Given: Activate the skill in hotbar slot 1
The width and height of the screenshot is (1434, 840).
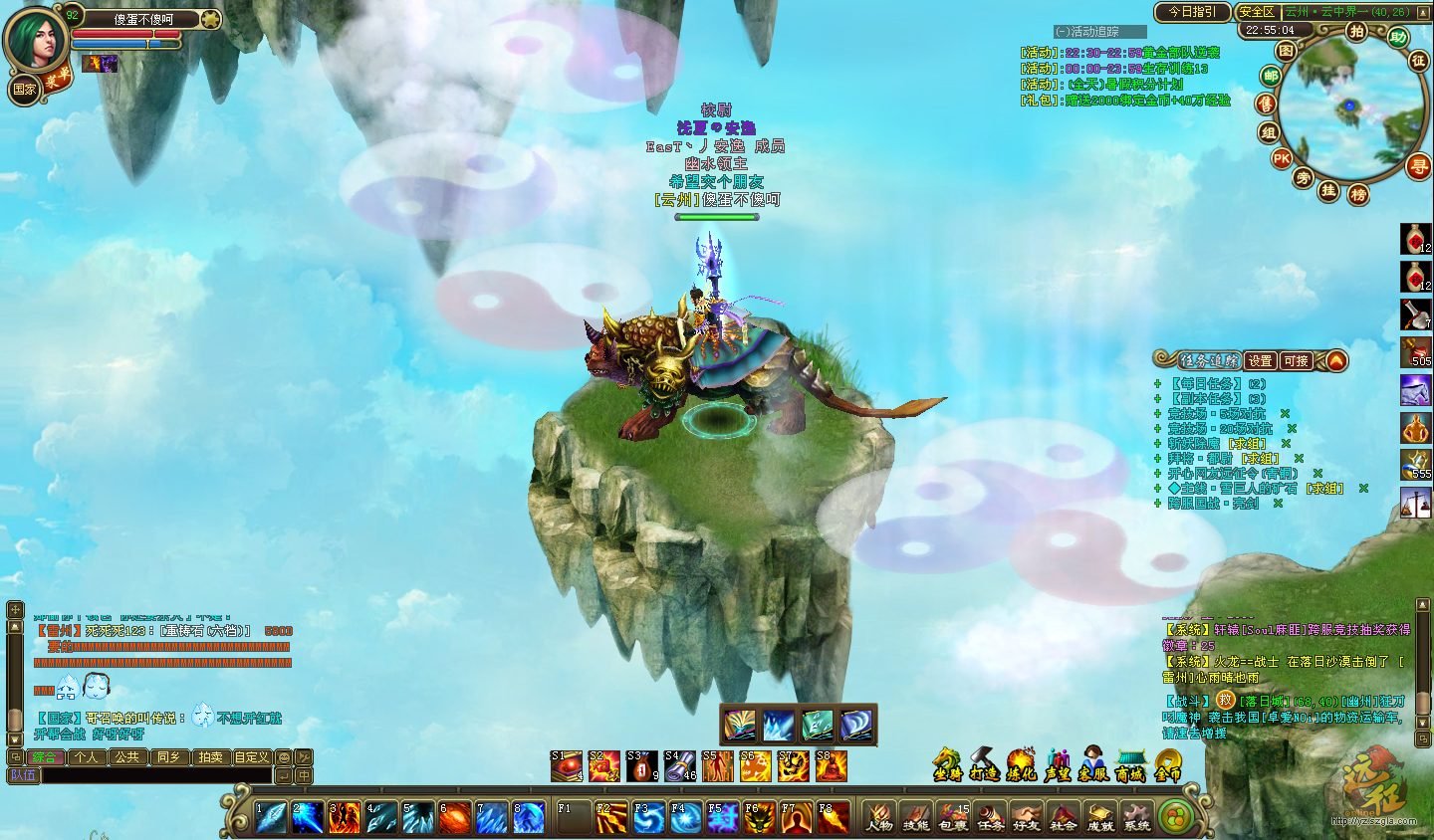Looking at the screenshot, I should [x=270, y=817].
